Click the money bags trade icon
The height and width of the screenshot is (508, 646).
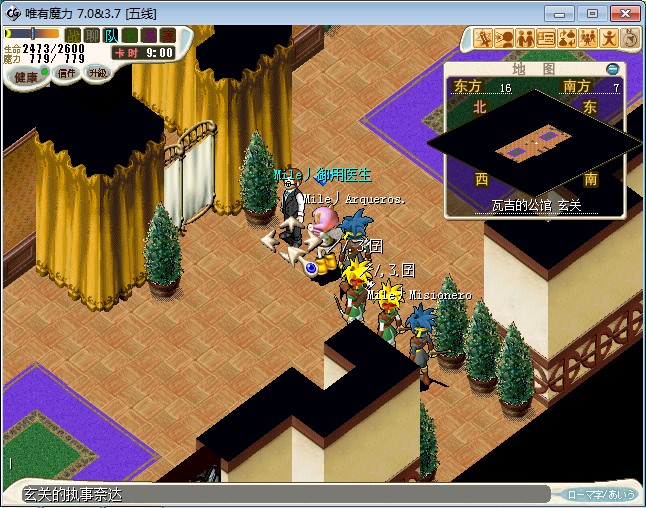point(567,39)
